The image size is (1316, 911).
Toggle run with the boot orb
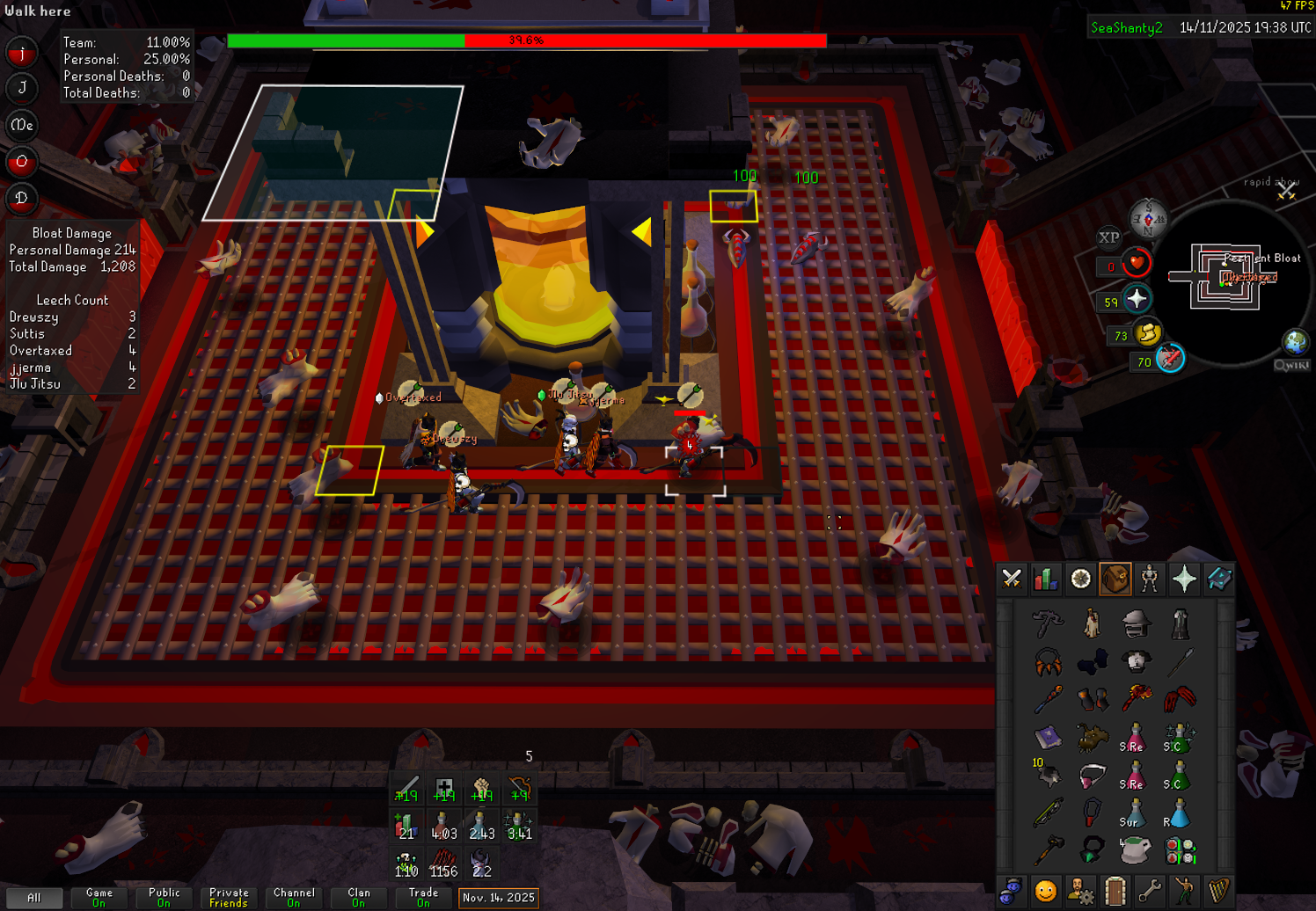[x=1147, y=334]
